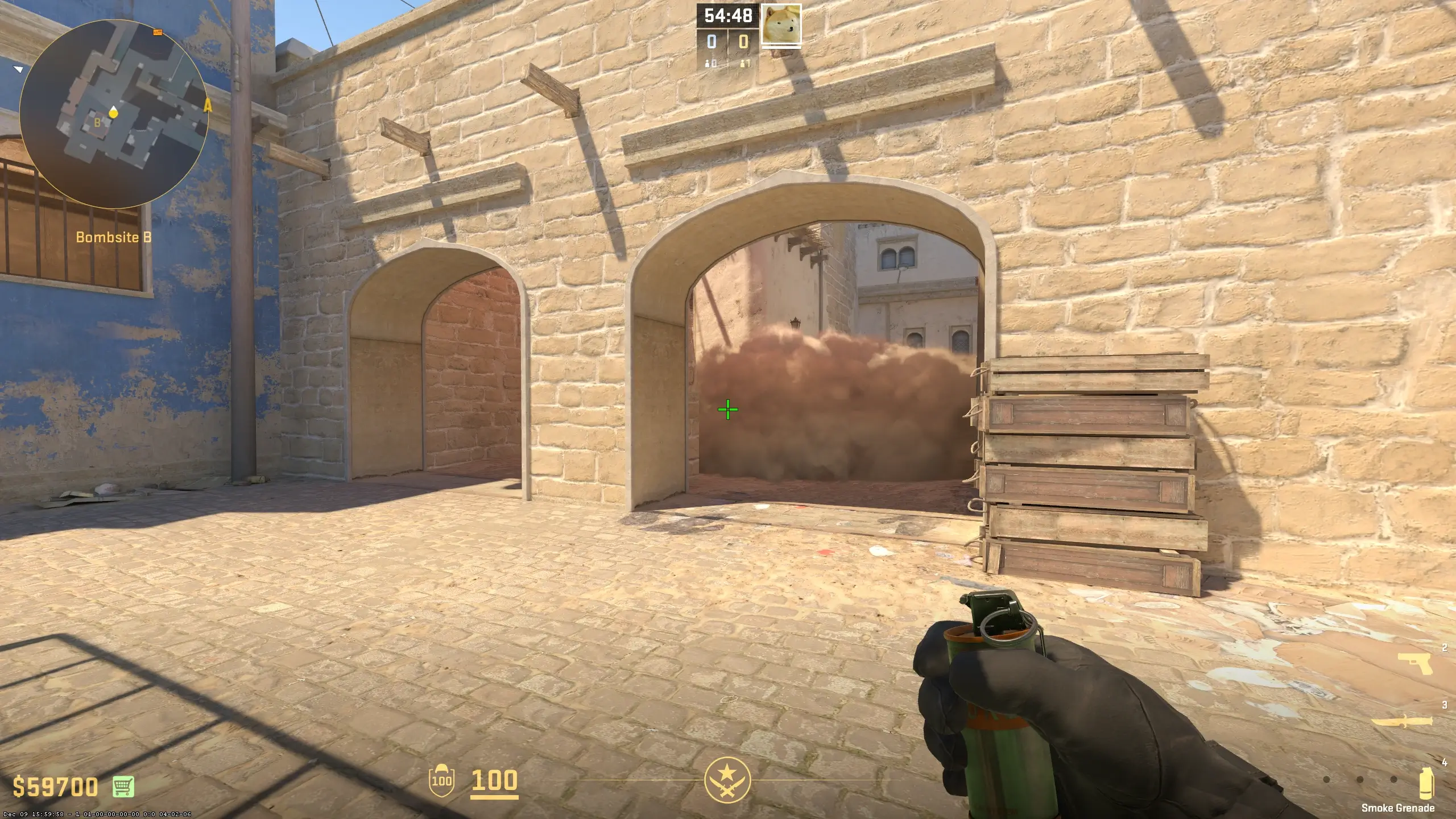The image size is (1456, 819).
Task: Click the A marker on the minimap
Action: pos(208,106)
